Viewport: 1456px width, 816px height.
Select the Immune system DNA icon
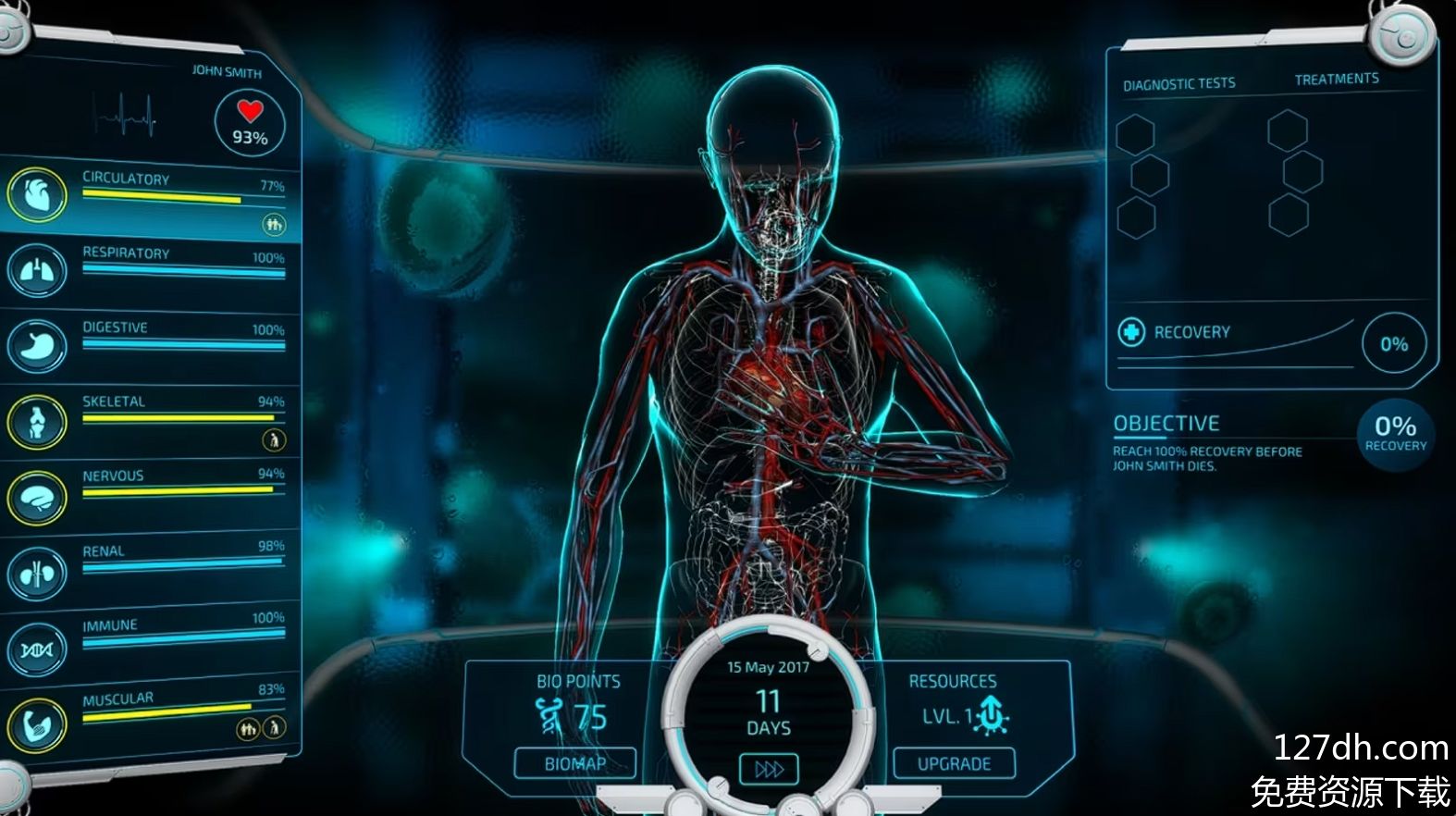click(x=37, y=649)
